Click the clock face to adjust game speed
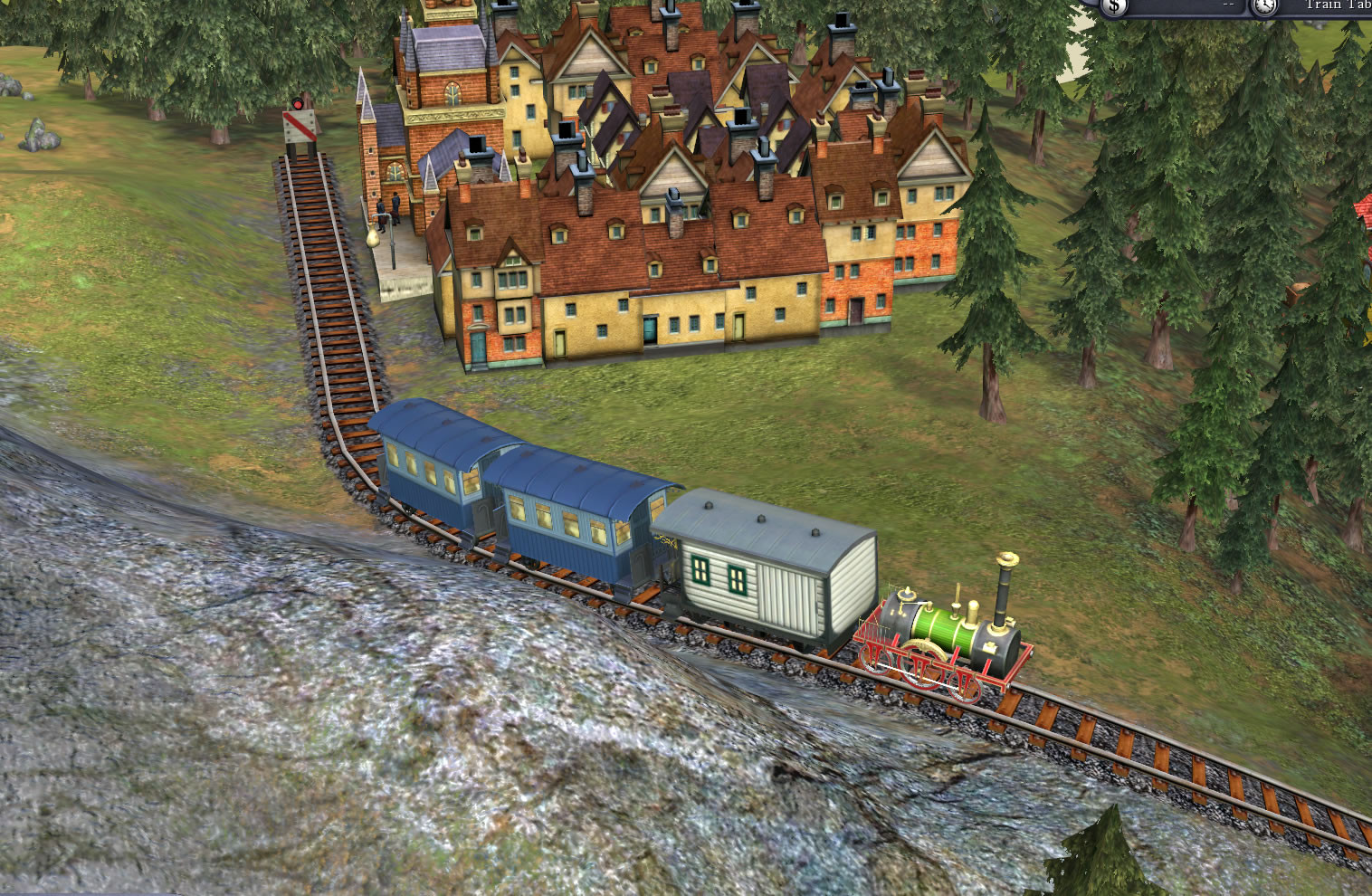 1265,7
